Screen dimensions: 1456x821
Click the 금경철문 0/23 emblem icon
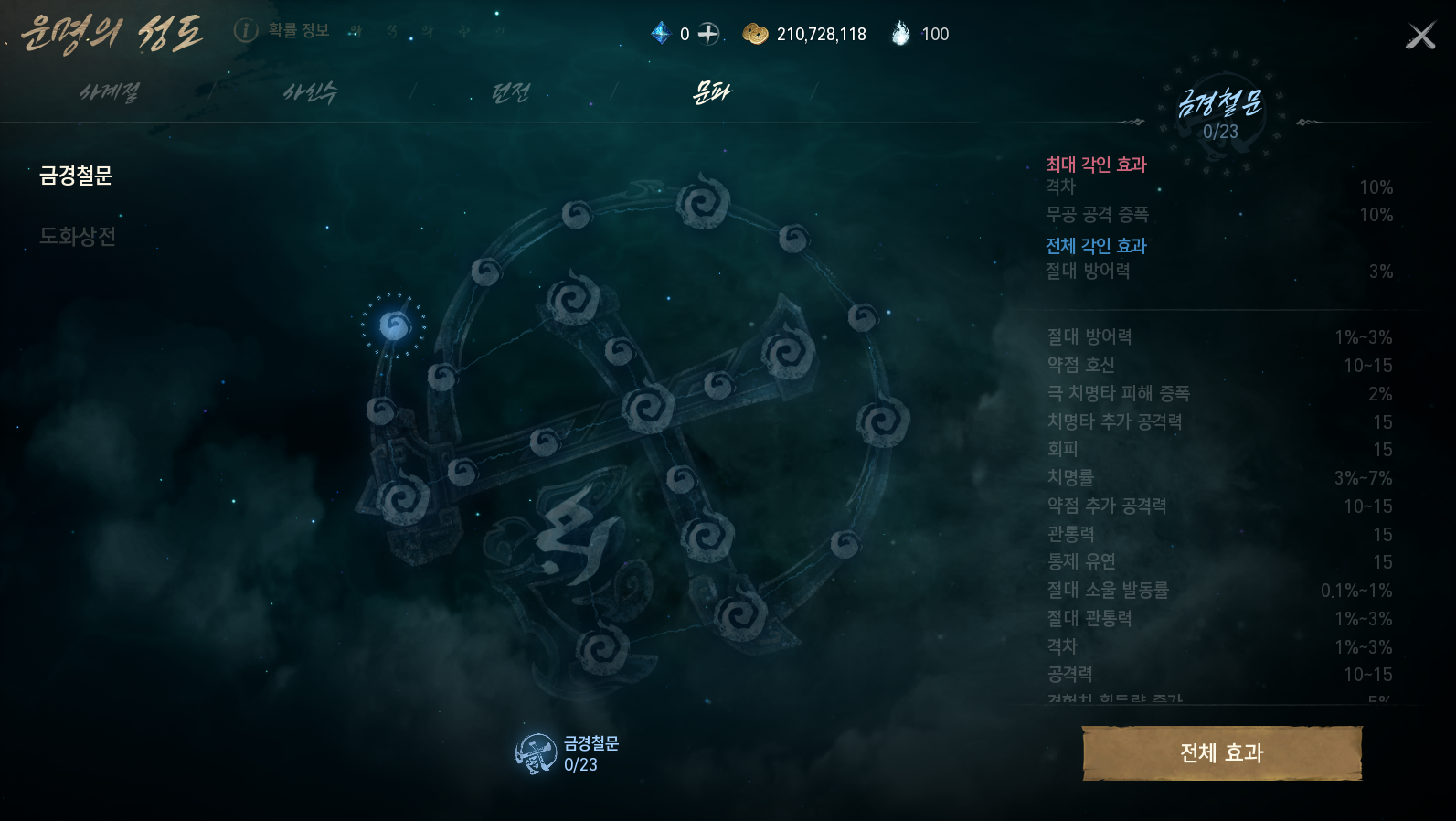pos(537,754)
